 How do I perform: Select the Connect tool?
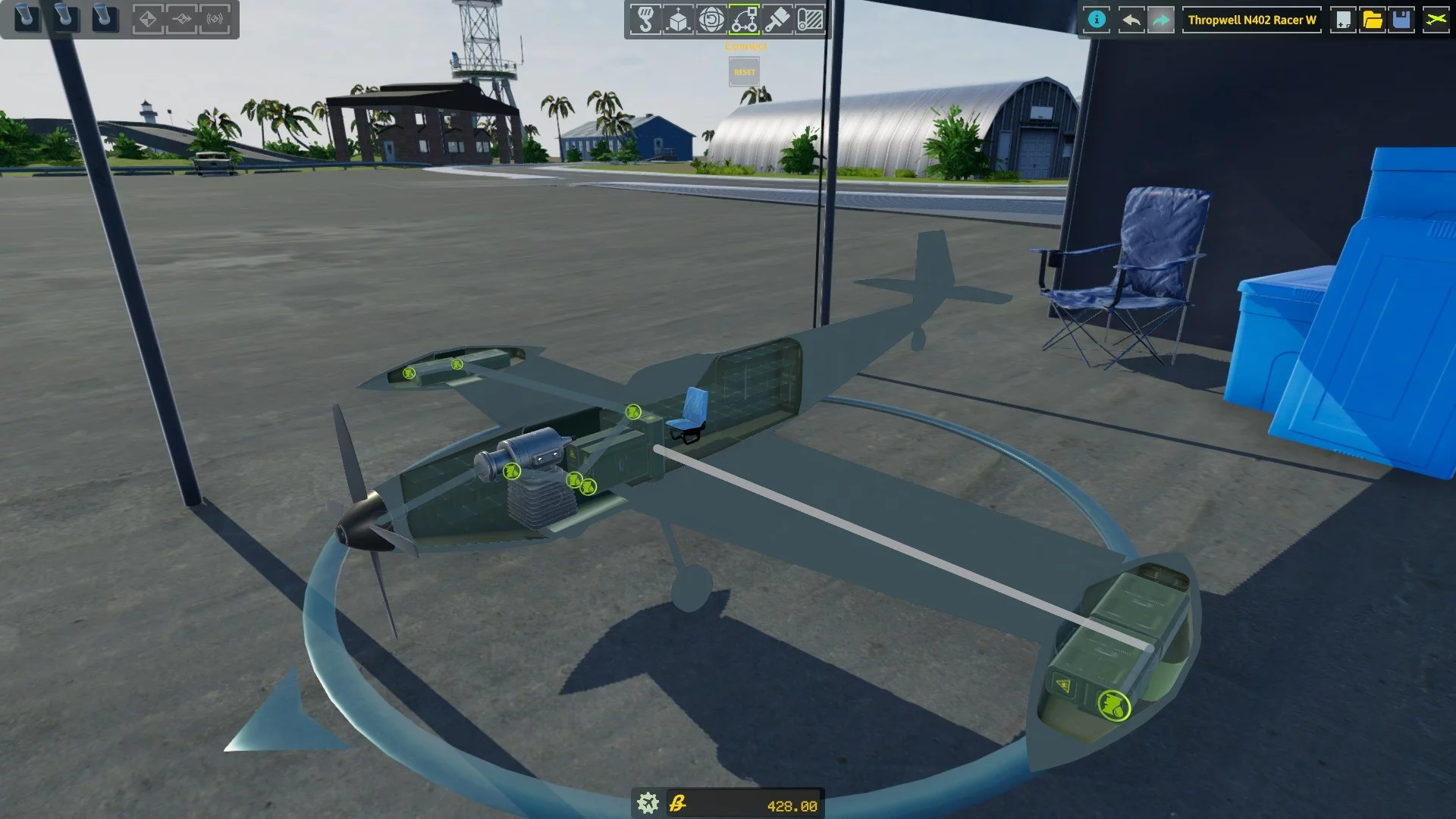point(744,20)
